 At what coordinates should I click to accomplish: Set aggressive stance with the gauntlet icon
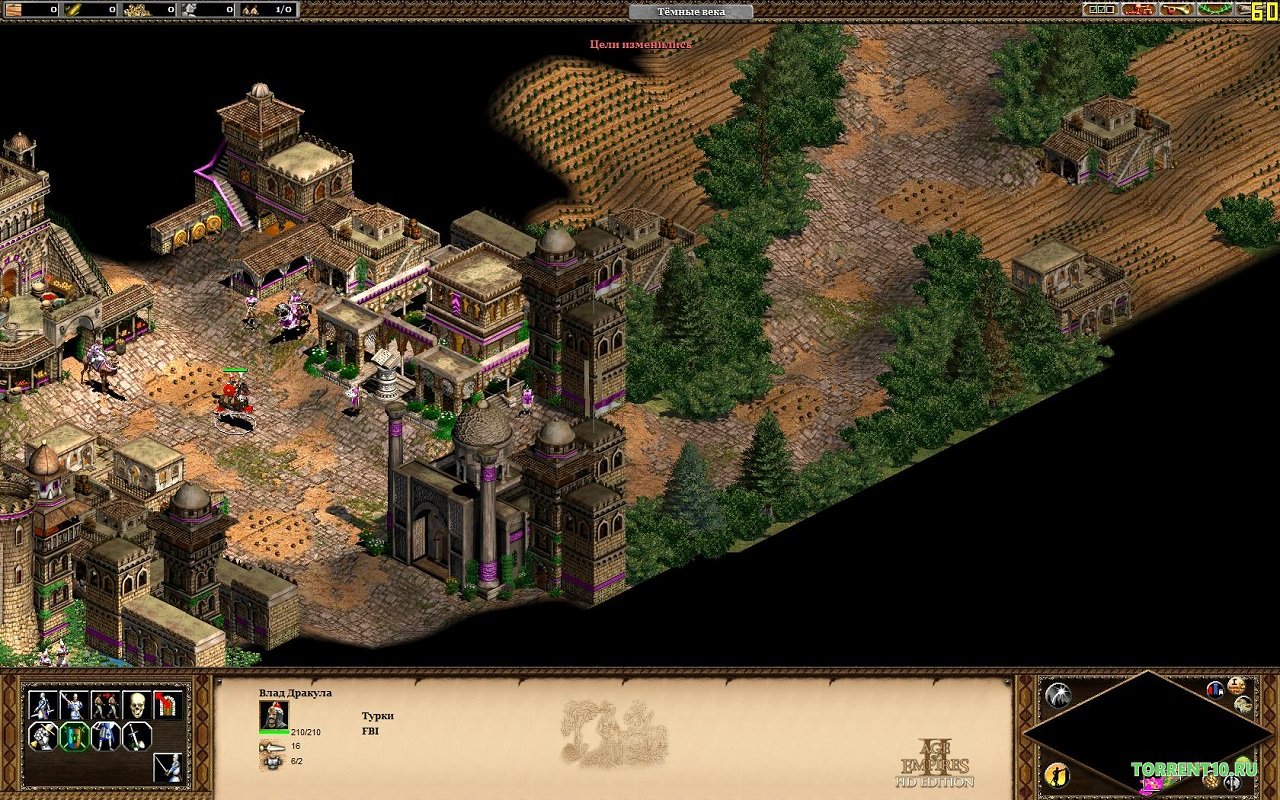tap(41, 737)
